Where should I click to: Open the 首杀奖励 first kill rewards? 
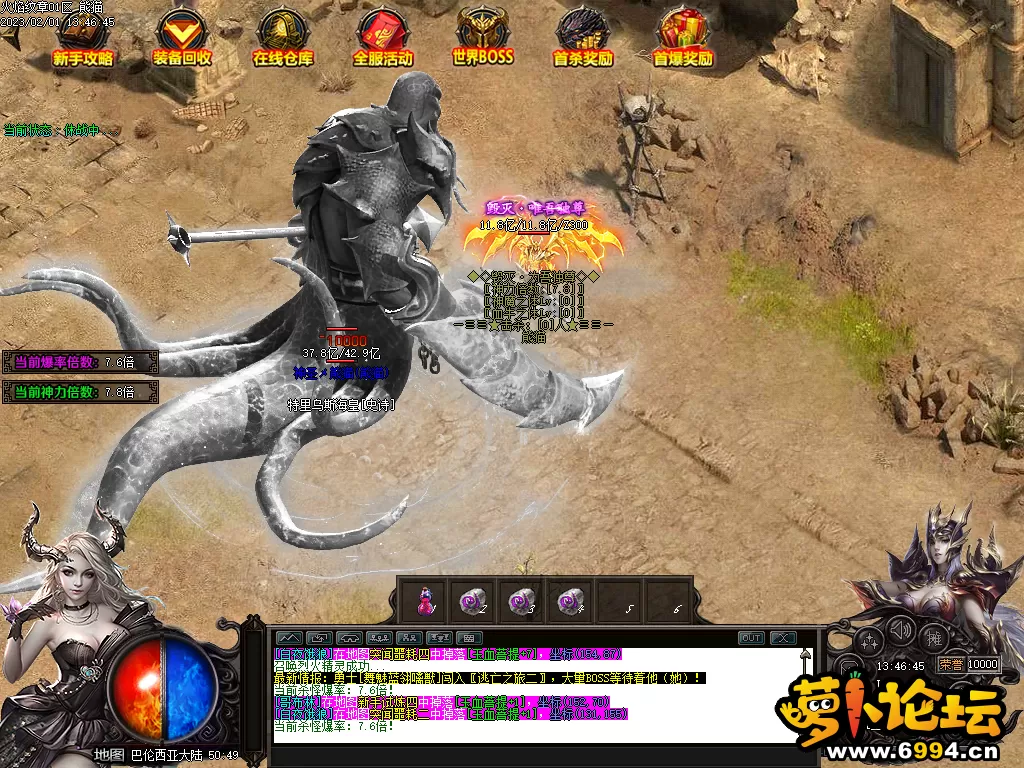(x=583, y=40)
